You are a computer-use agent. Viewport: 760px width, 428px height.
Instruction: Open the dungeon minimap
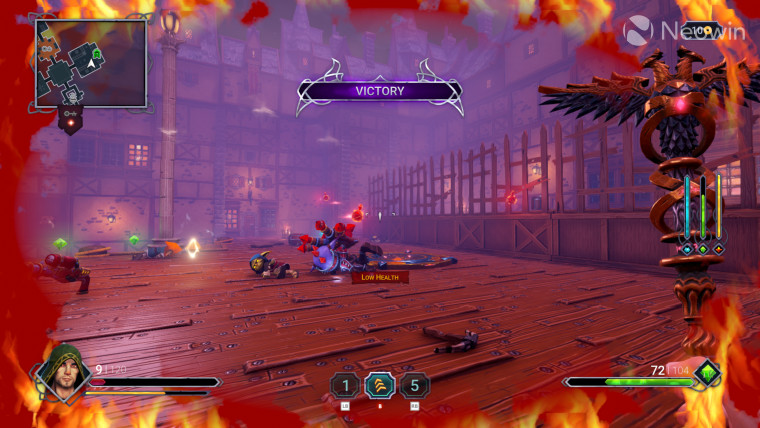coord(91,63)
